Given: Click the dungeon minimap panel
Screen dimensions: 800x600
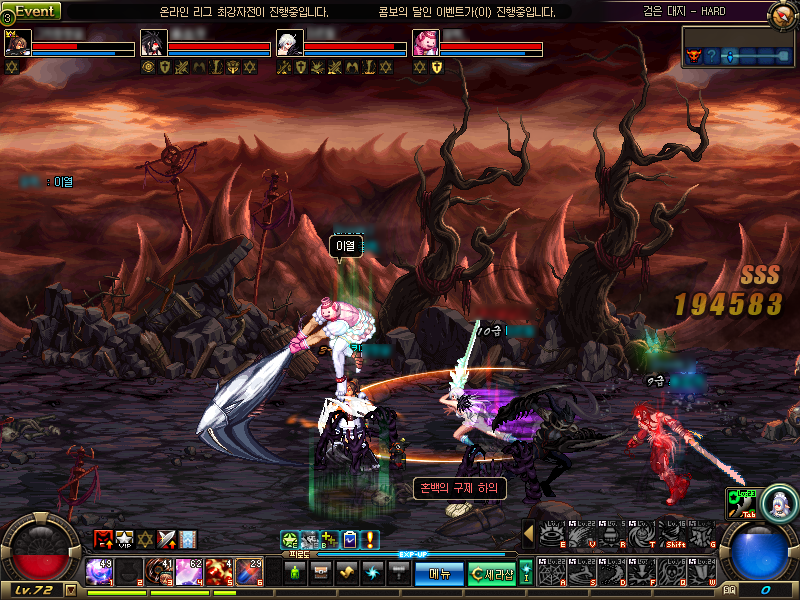Looking at the screenshot, I should tap(738, 47).
